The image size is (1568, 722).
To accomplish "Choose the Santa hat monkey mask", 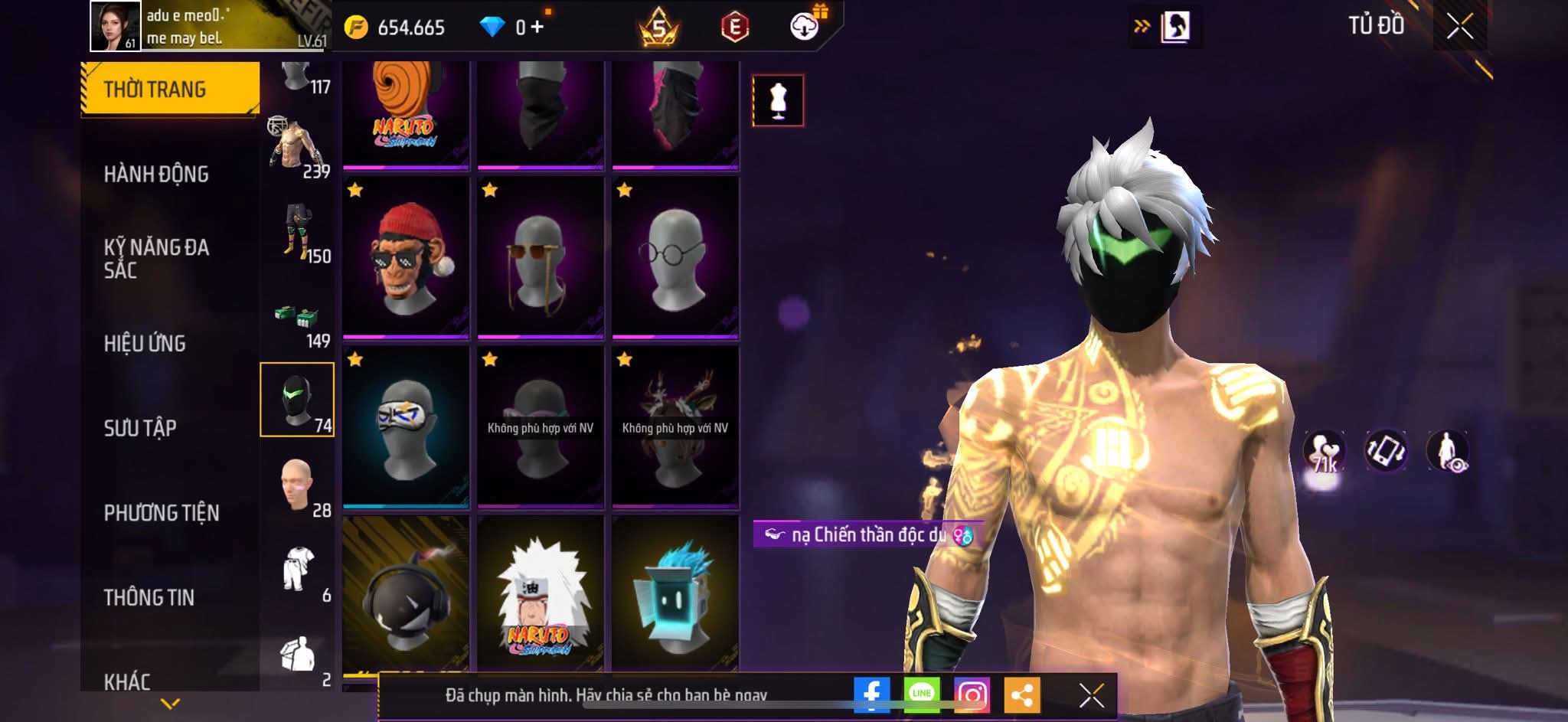I will [x=406, y=257].
